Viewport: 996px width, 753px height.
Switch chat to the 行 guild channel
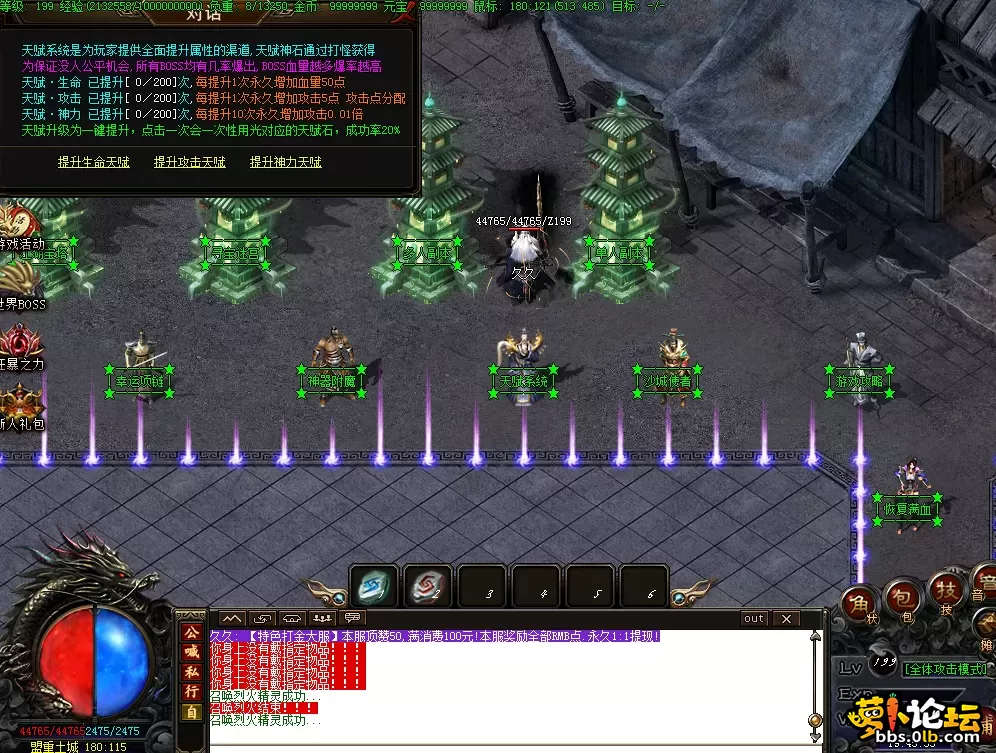[x=192, y=691]
